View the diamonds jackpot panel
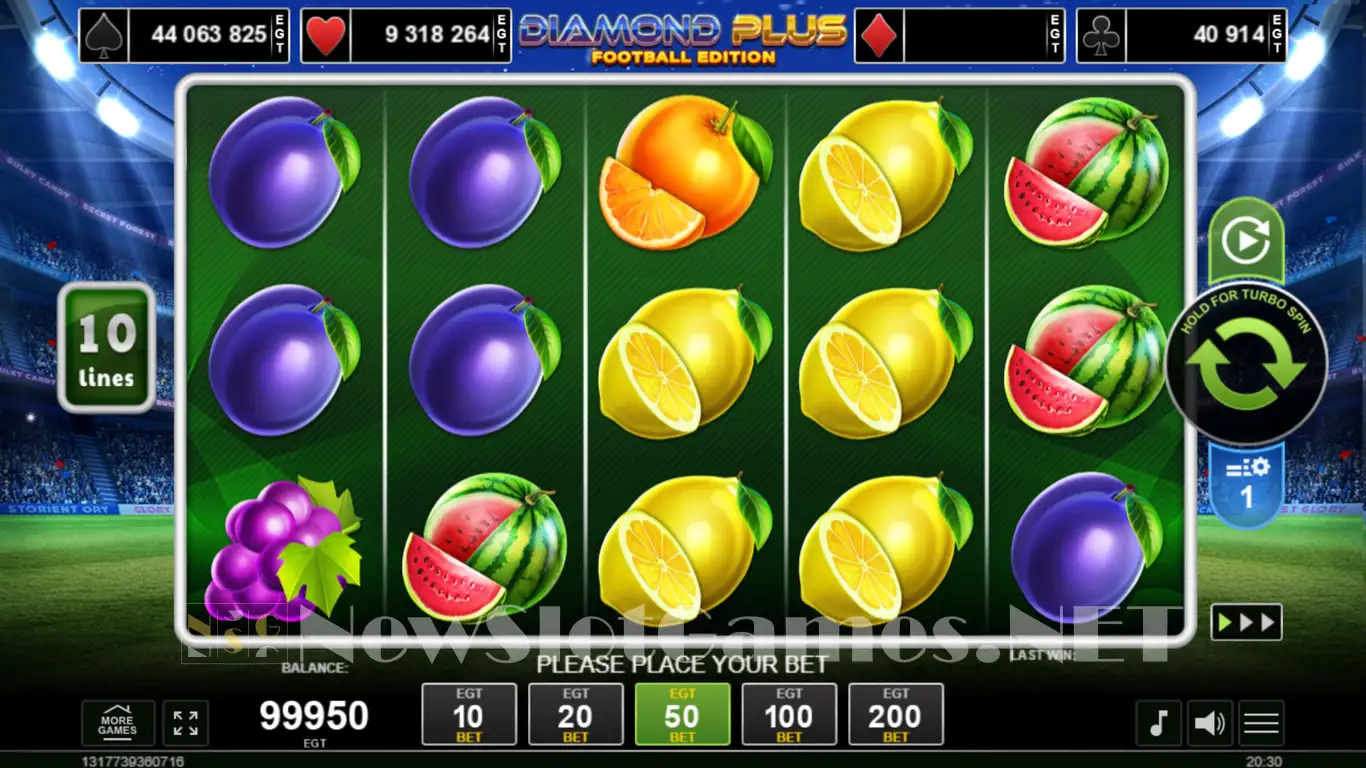The width and height of the screenshot is (1366, 768). (959, 36)
